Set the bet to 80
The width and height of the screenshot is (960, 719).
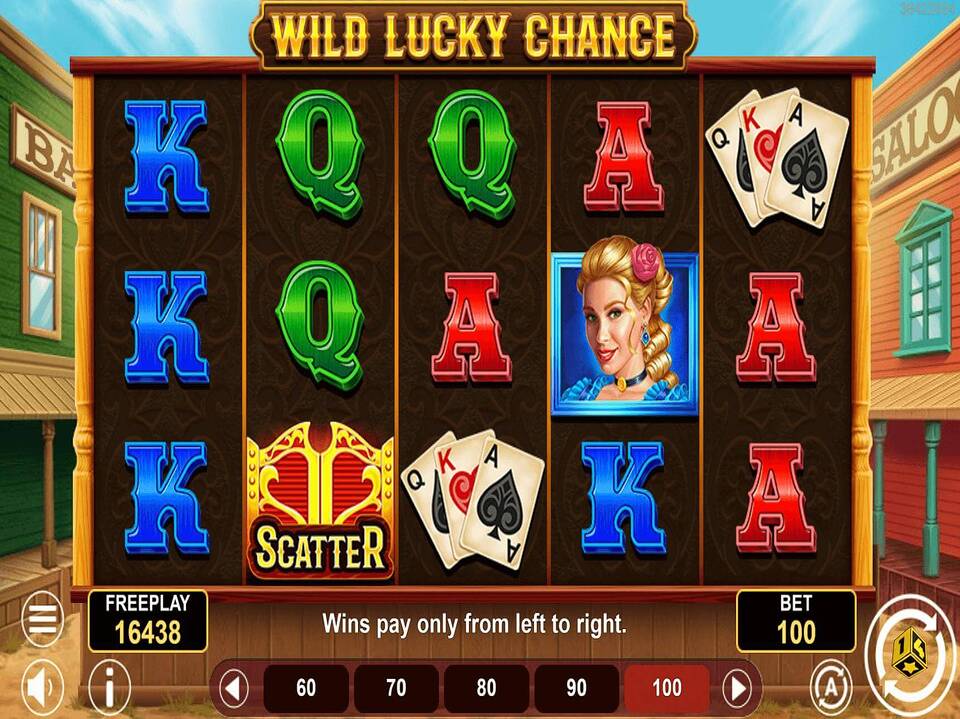[486, 688]
